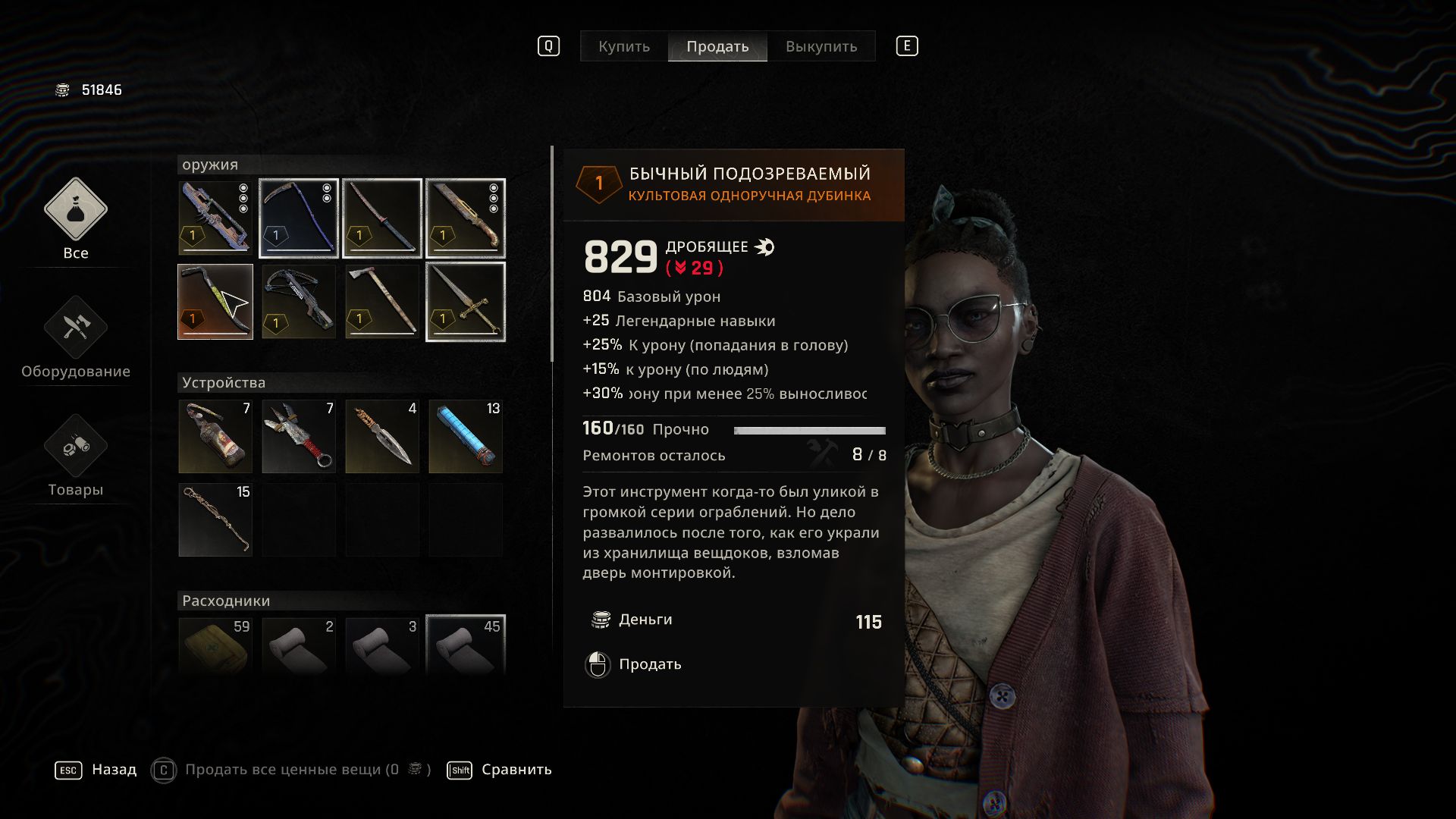Select the hatchet weapon slot
Viewport: 1456px width, 819px height.
pyautogui.click(x=382, y=302)
